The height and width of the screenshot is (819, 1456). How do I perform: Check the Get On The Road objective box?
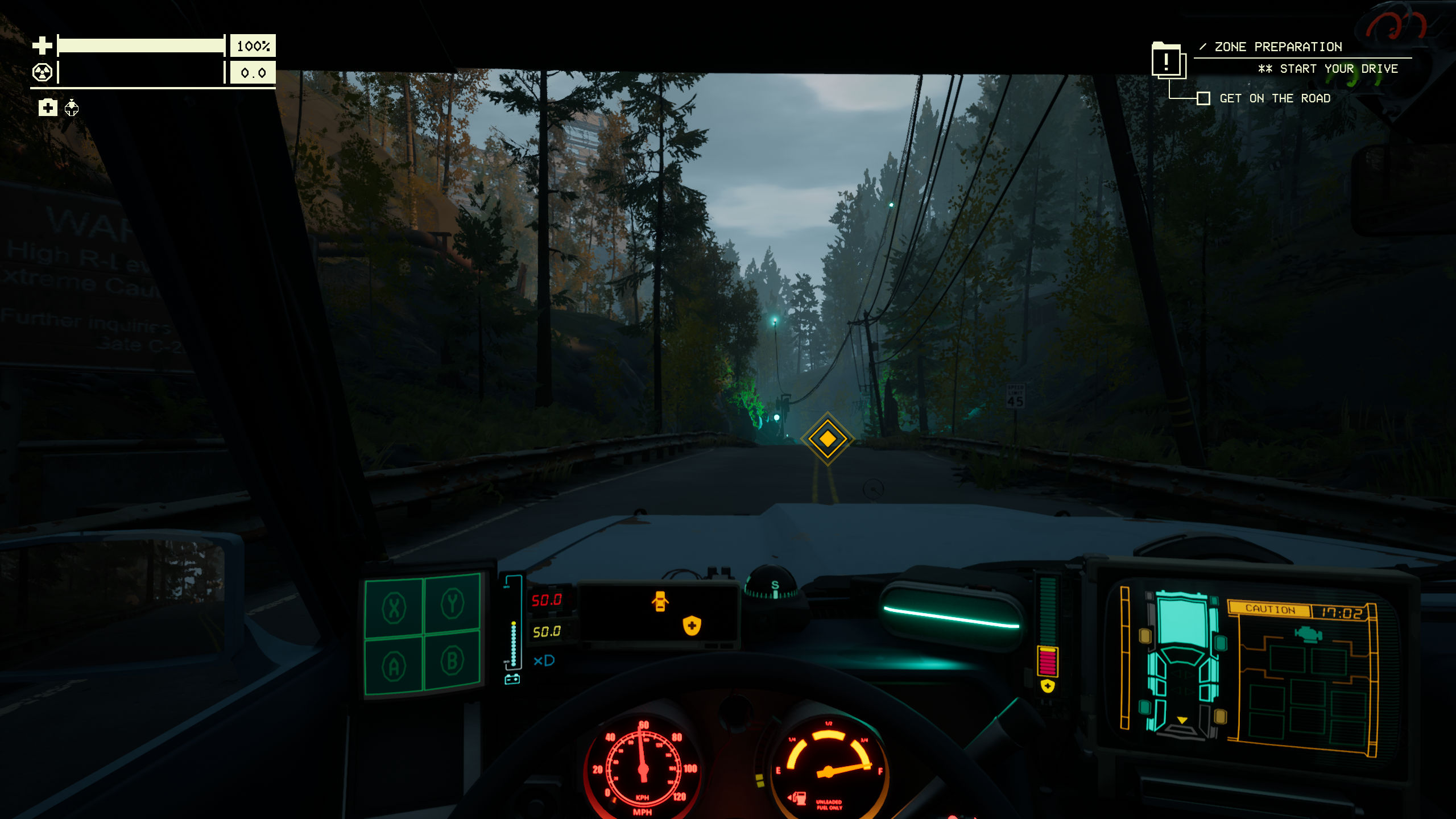(1204, 99)
